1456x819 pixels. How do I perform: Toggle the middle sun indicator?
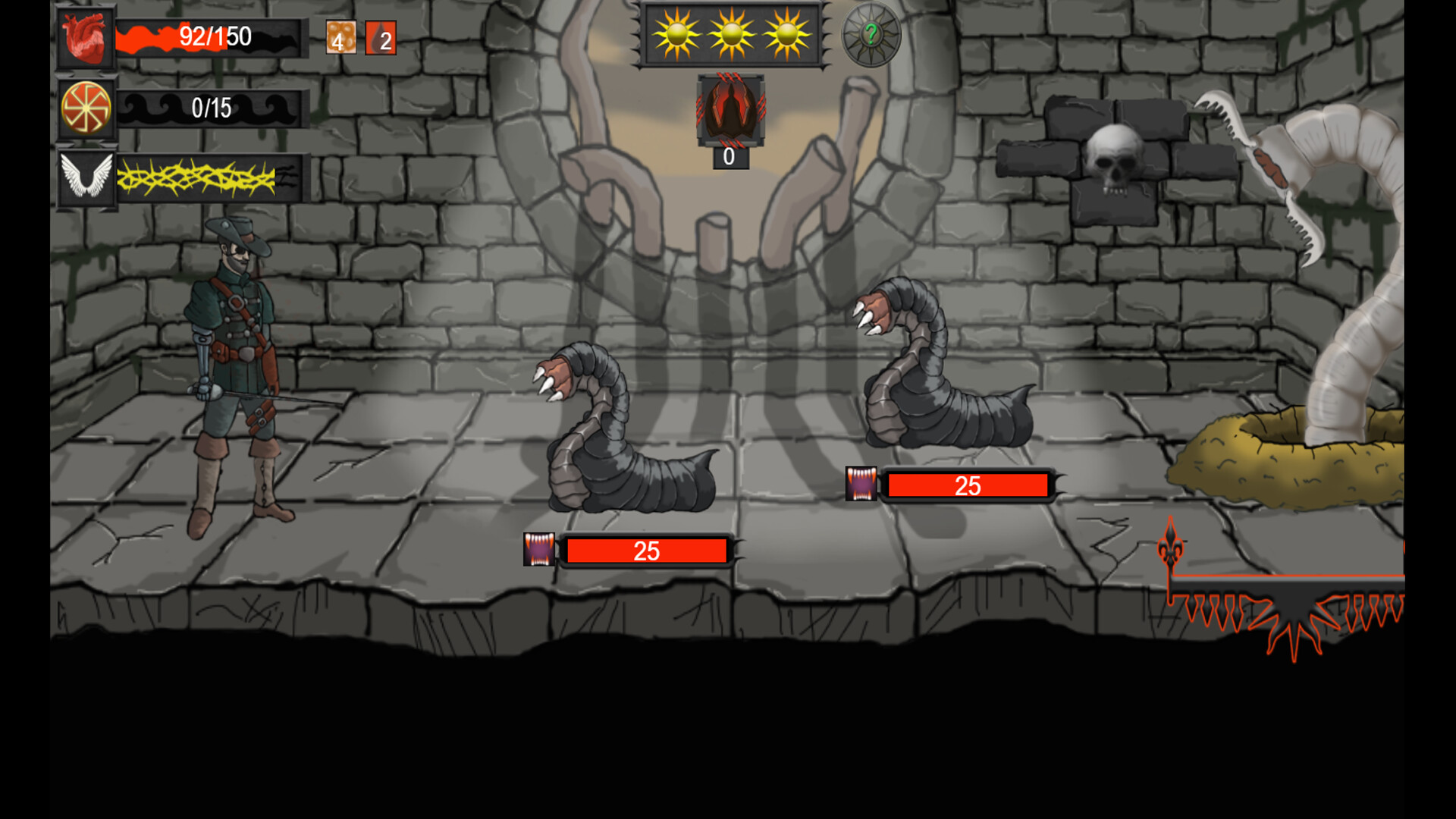[732, 33]
